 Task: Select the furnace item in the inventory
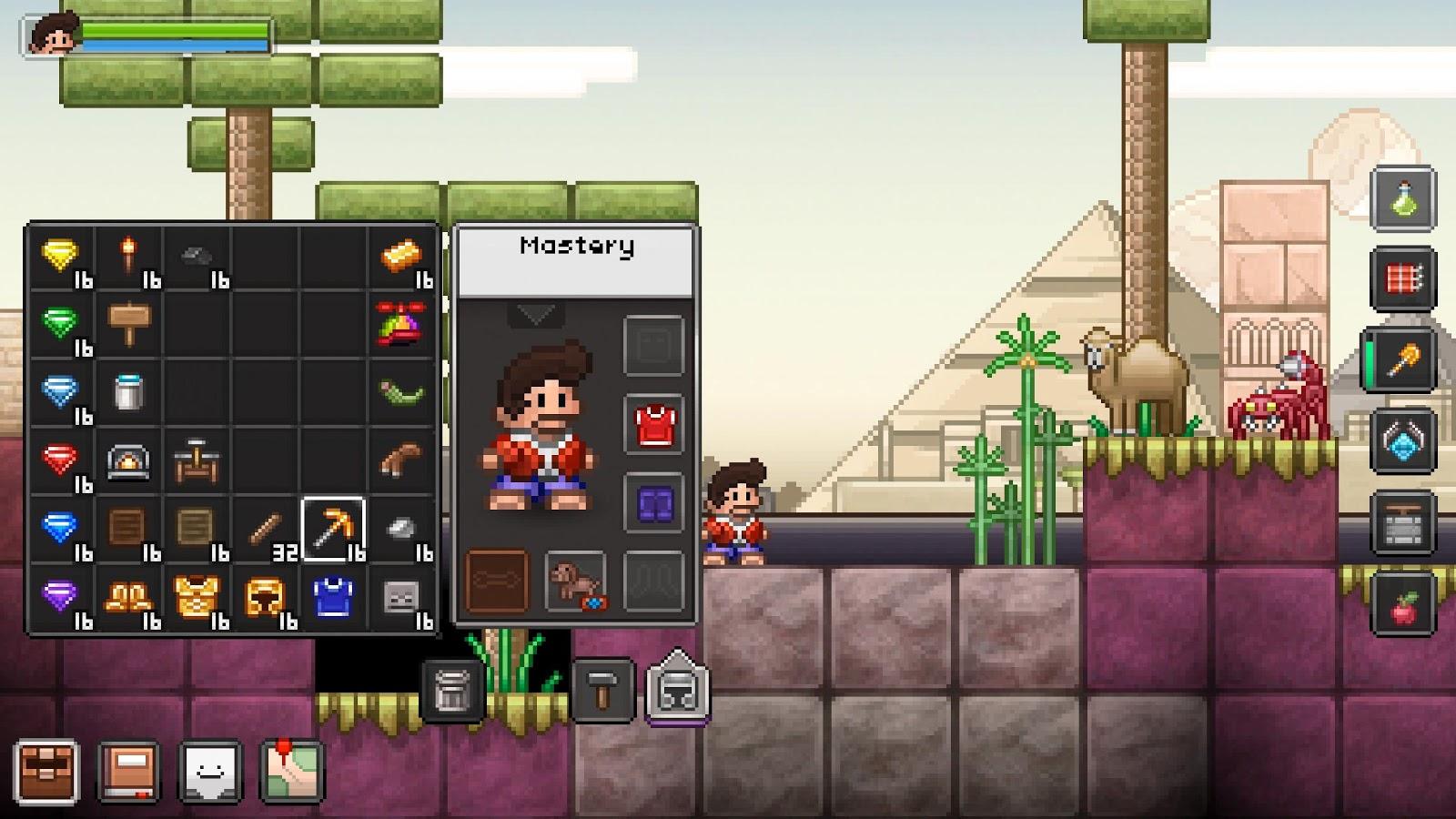[x=128, y=460]
